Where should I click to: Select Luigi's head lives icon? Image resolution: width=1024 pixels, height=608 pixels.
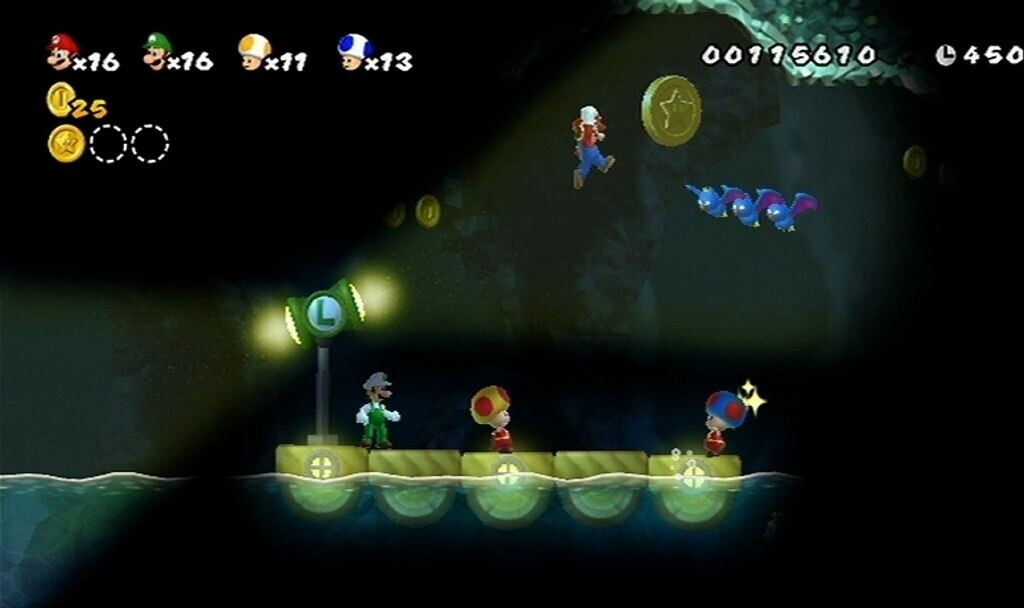[x=156, y=50]
